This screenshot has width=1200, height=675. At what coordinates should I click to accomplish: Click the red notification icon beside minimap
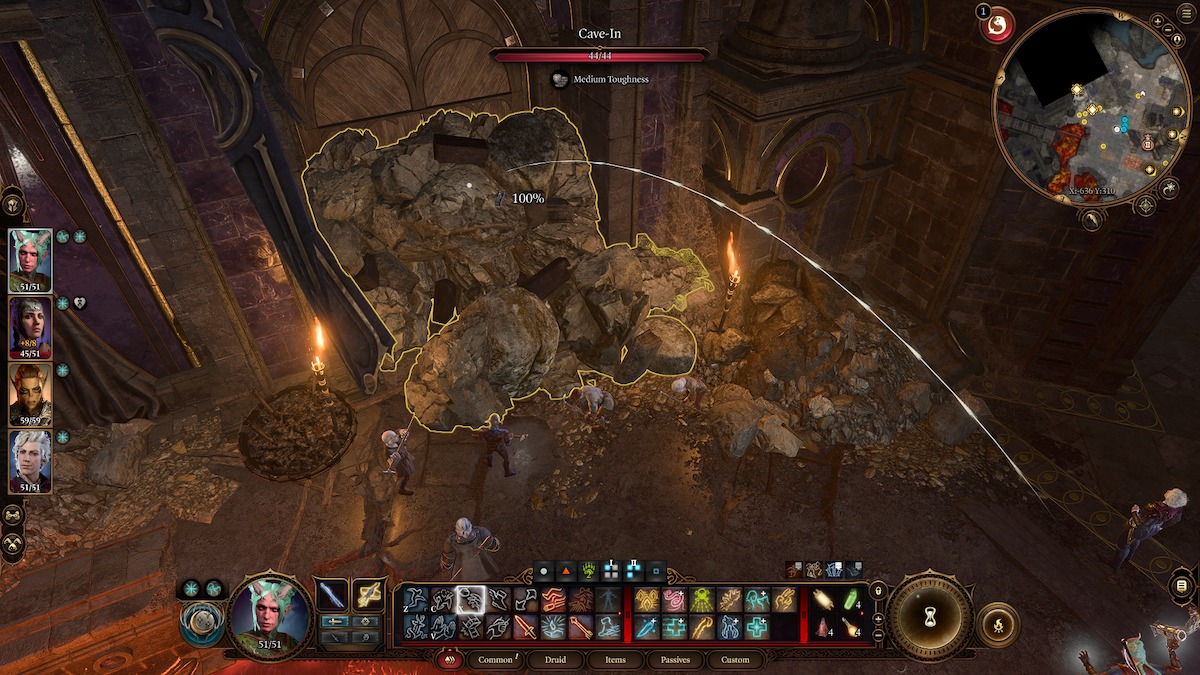pyautogui.click(x=997, y=25)
